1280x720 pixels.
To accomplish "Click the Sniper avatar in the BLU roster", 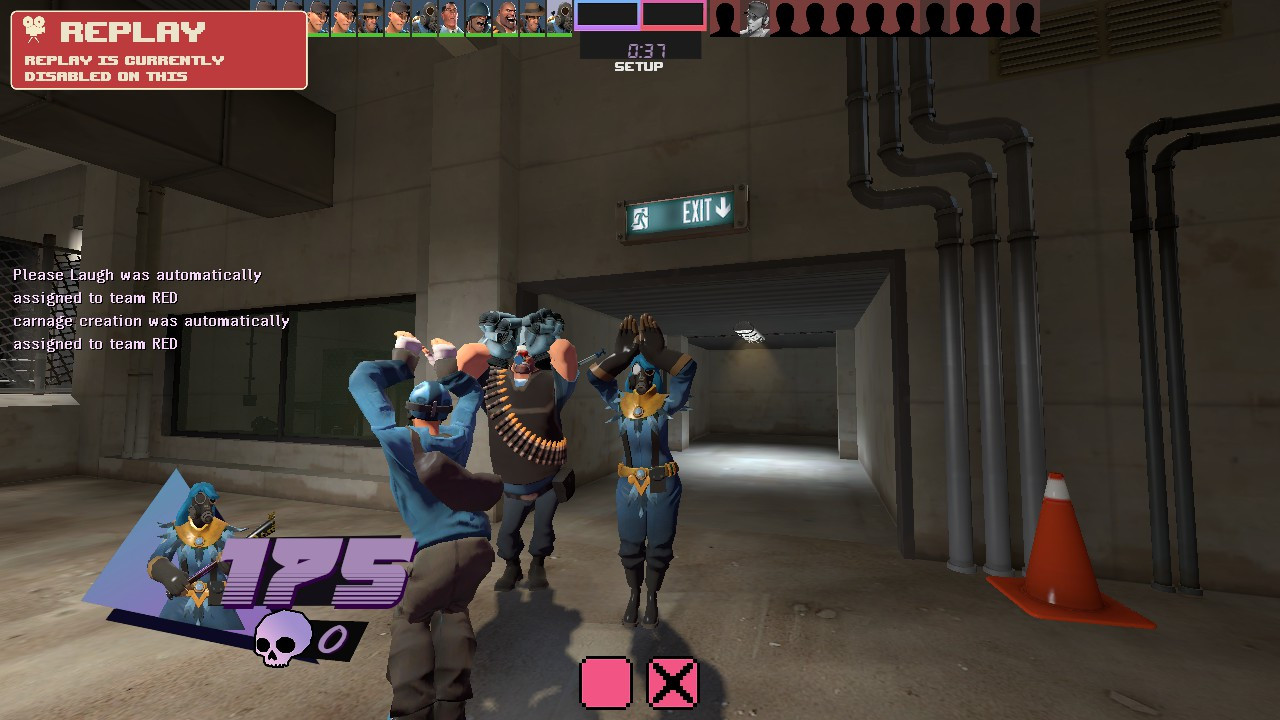I will pyautogui.click(x=372, y=16).
